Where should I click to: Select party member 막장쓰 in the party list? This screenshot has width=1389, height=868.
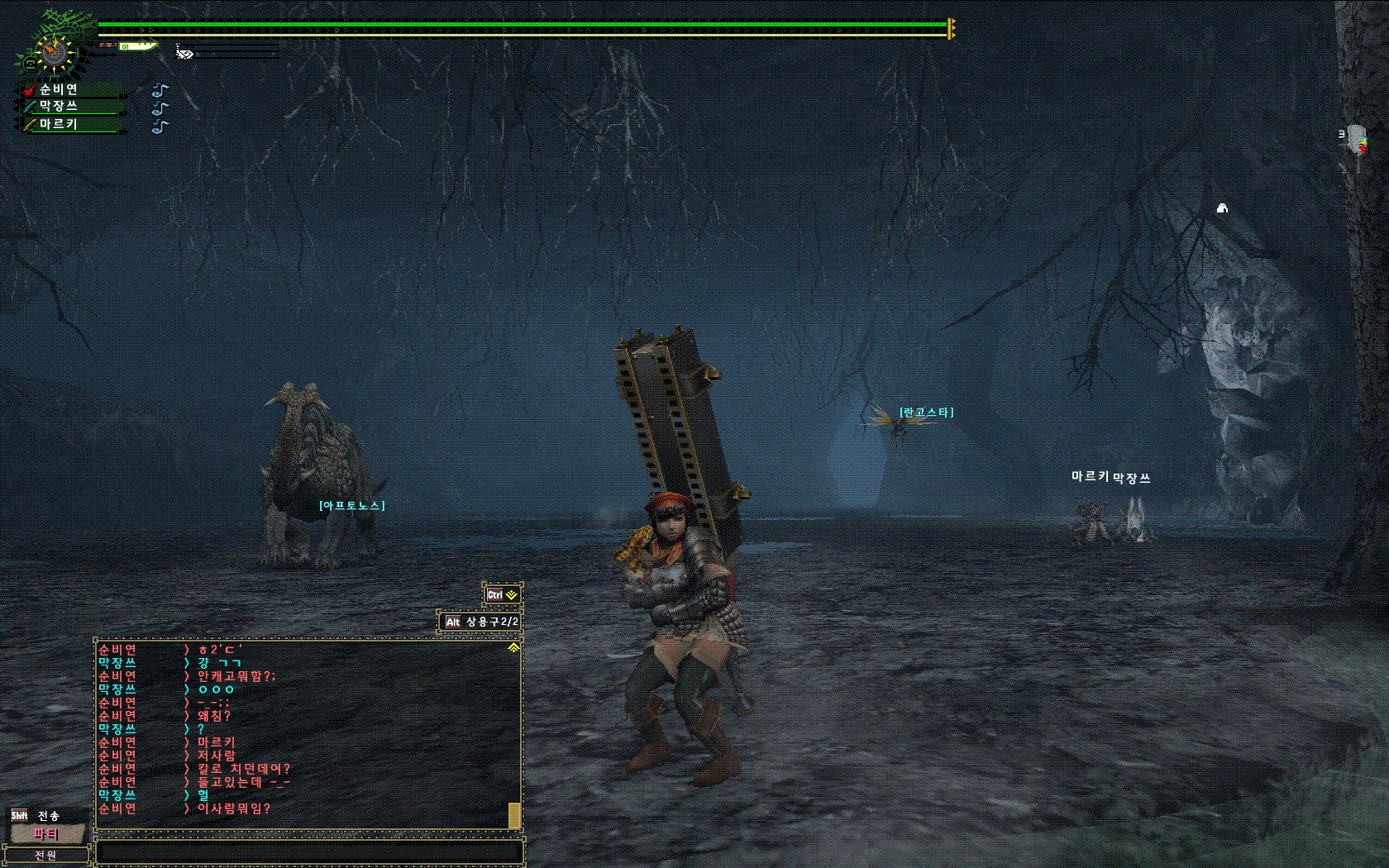60,107
